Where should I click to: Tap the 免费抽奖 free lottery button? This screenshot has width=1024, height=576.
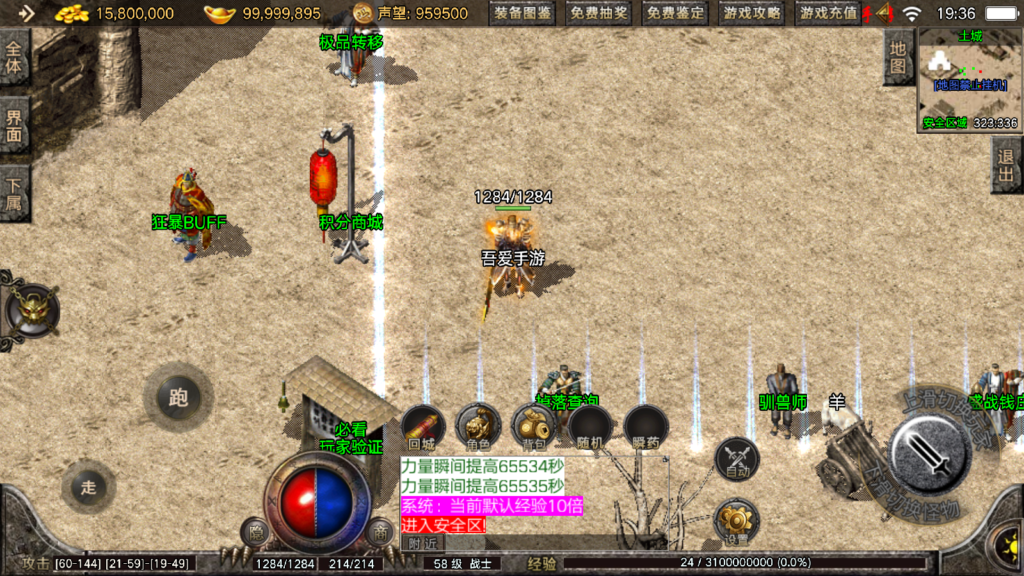599,14
